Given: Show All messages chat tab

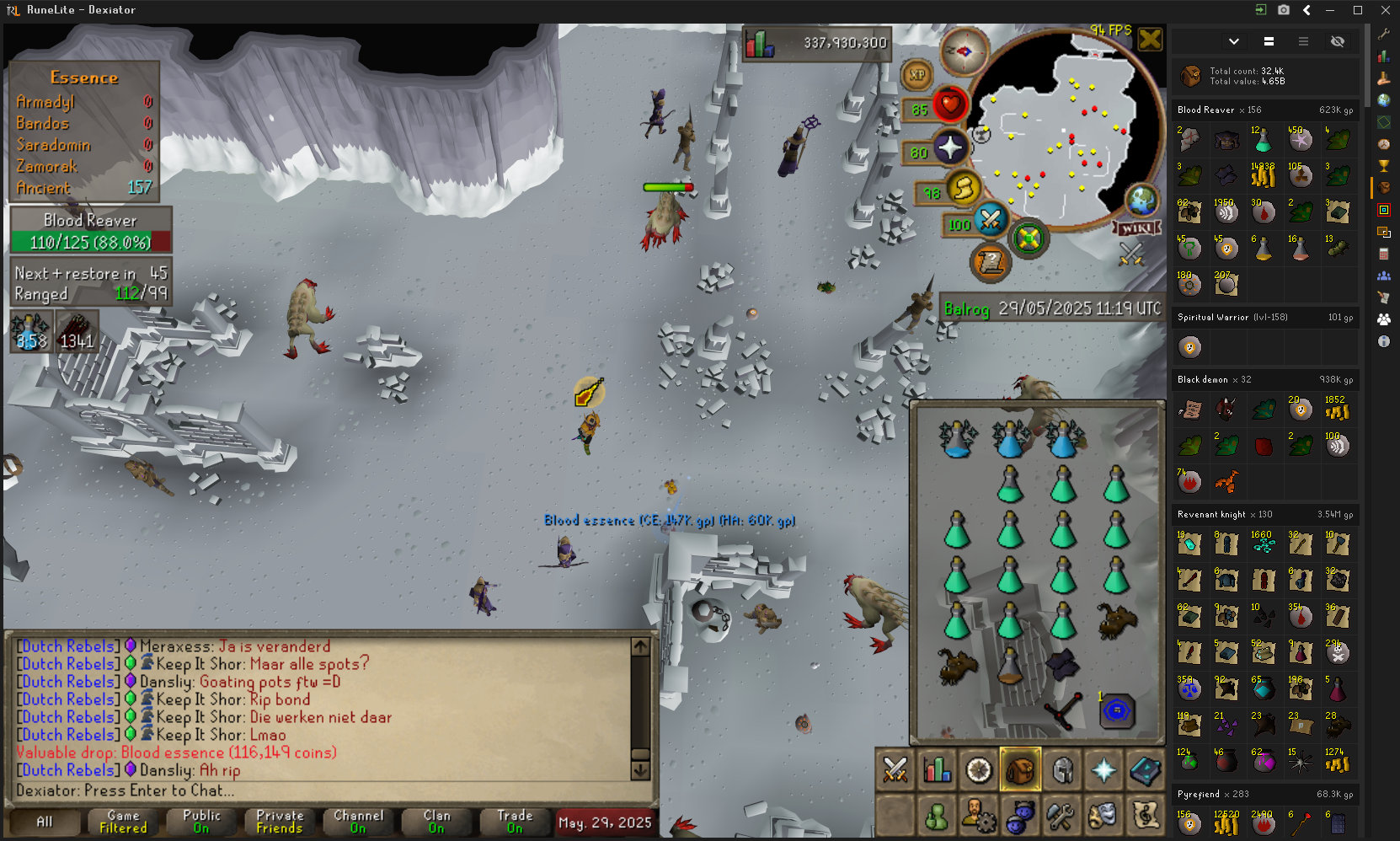Looking at the screenshot, I should click(44, 822).
